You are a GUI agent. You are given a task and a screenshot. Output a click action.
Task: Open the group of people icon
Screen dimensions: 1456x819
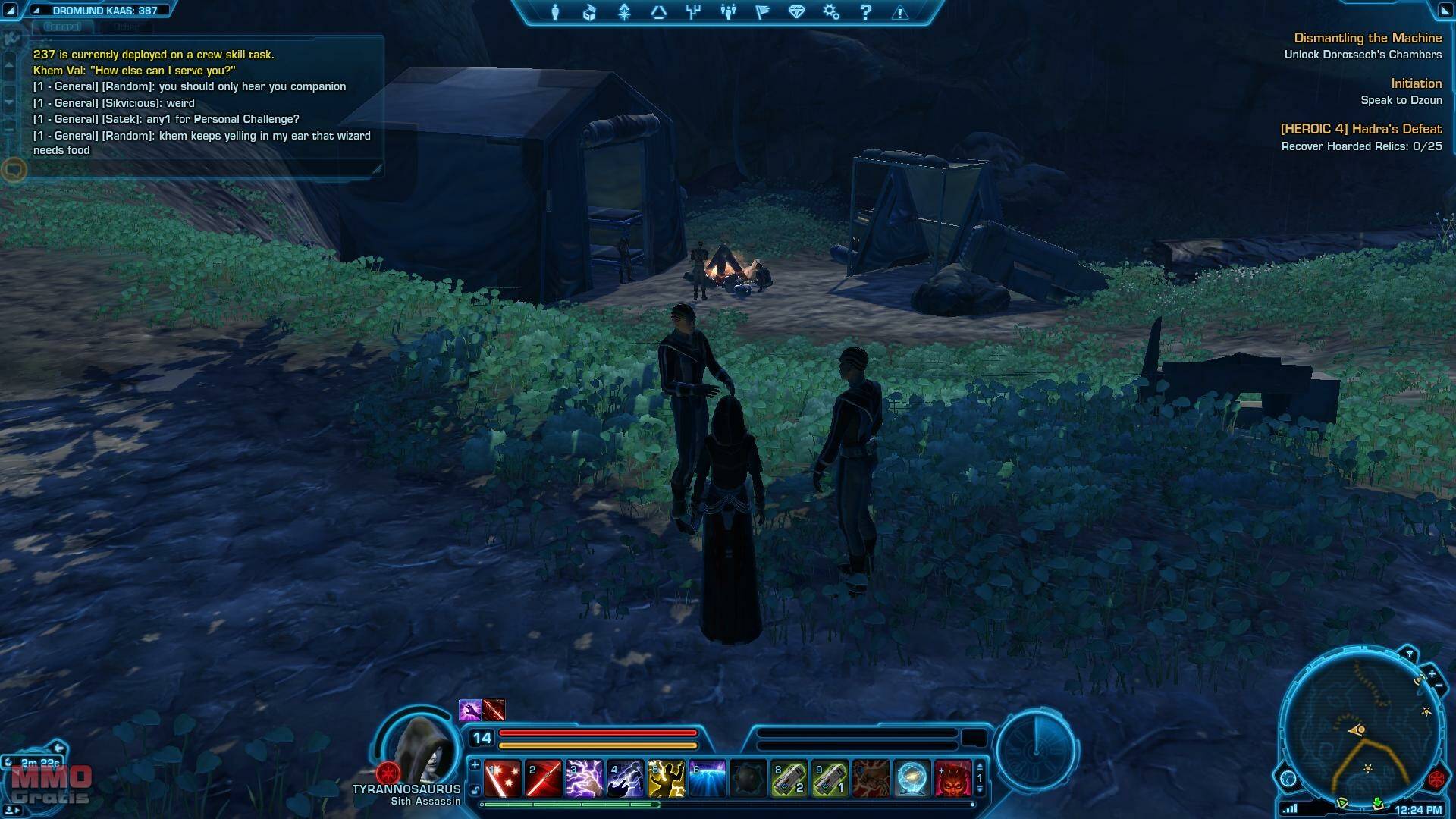[728, 12]
